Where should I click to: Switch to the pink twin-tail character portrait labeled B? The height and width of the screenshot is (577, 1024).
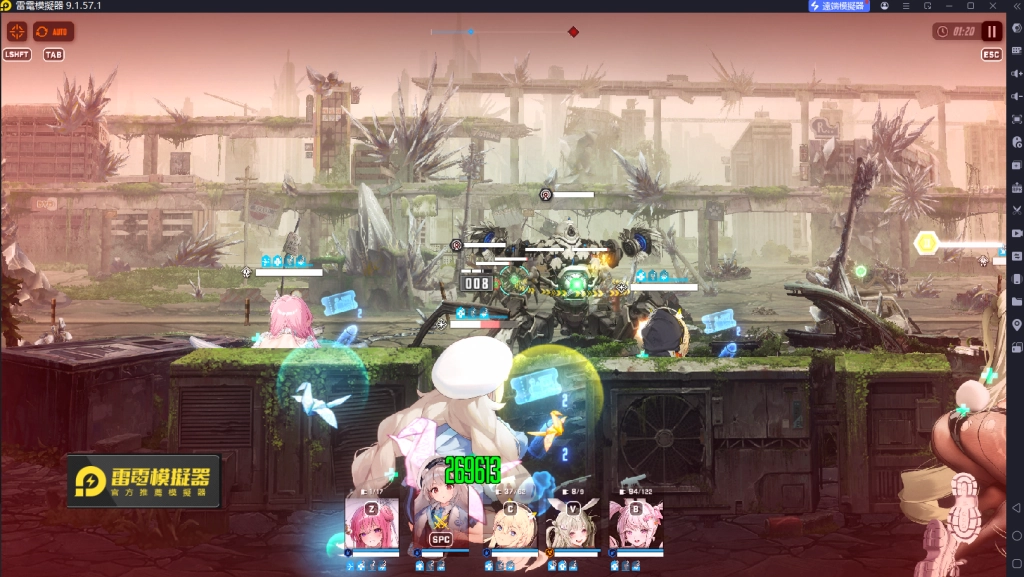point(636,522)
